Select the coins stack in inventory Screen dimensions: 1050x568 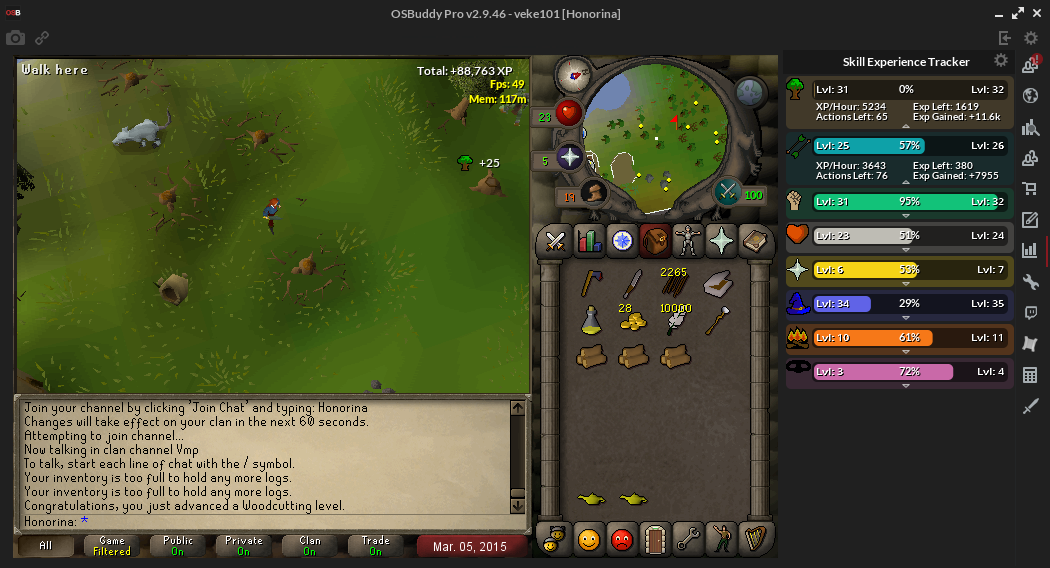click(x=632, y=320)
